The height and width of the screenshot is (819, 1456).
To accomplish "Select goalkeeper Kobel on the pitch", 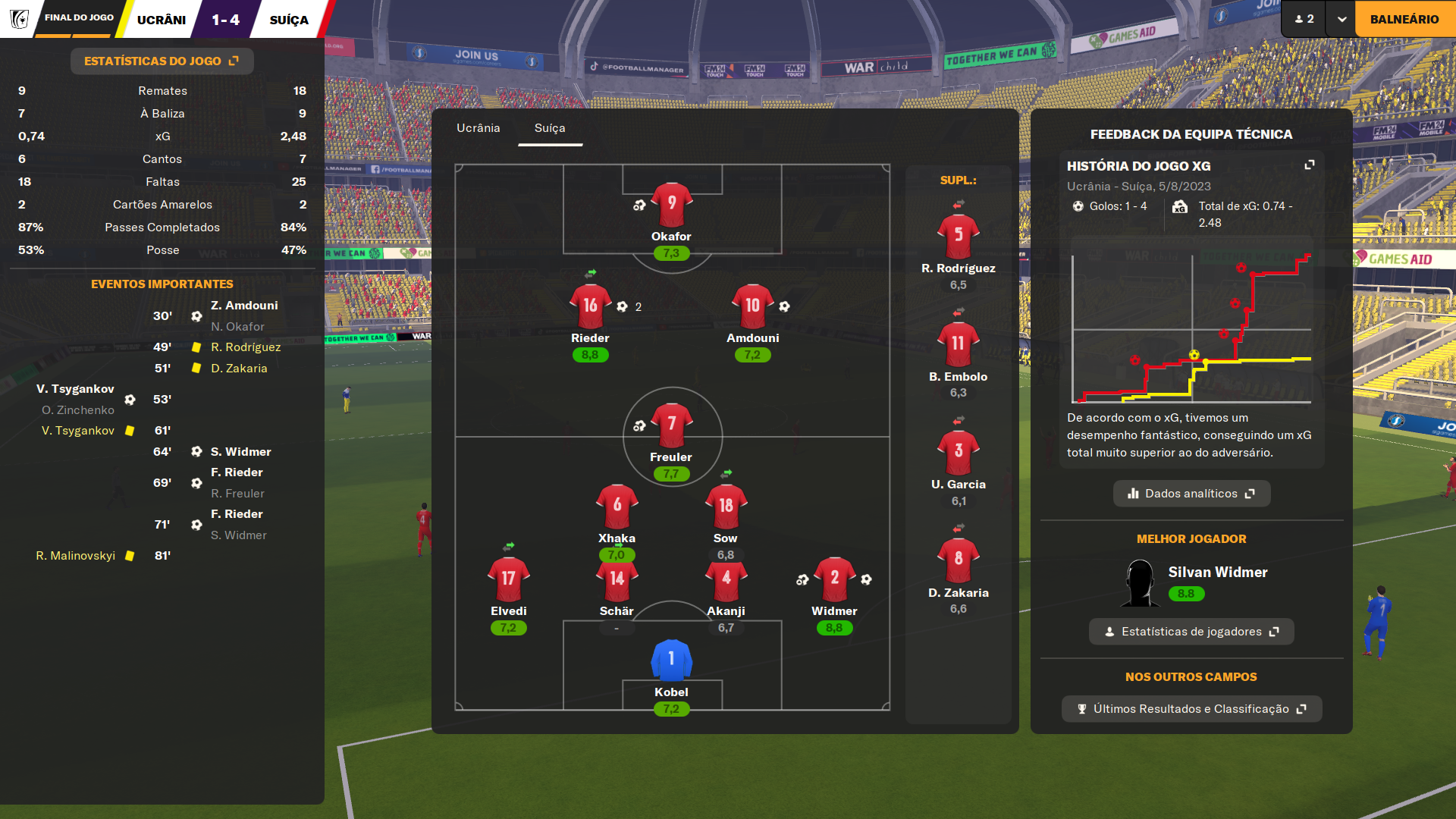I will coord(671,661).
